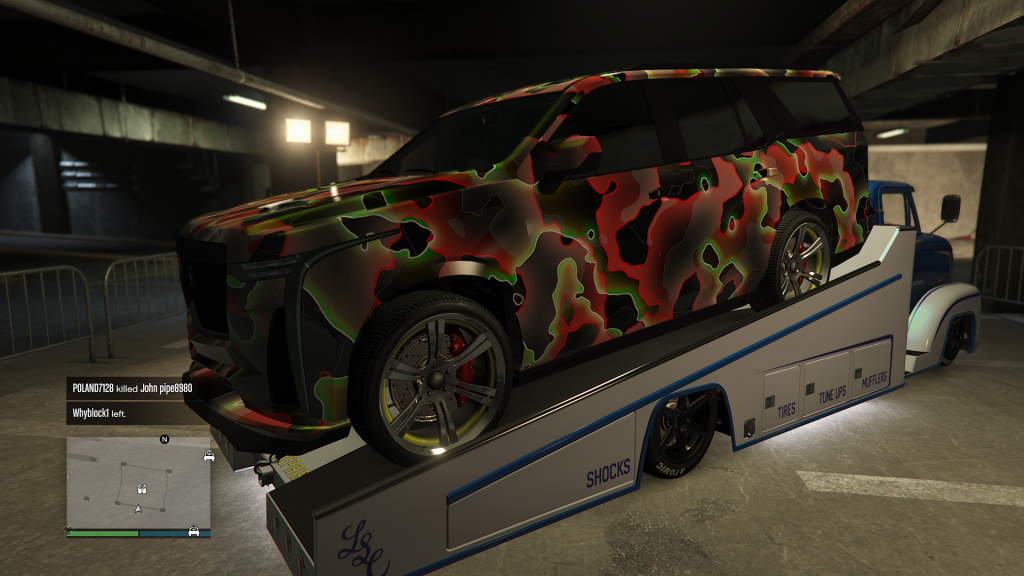Click the car blip at minimap's top-right edge
Image resolution: width=1024 pixels, height=576 pixels.
pyautogui.click(x=208, y=456)
